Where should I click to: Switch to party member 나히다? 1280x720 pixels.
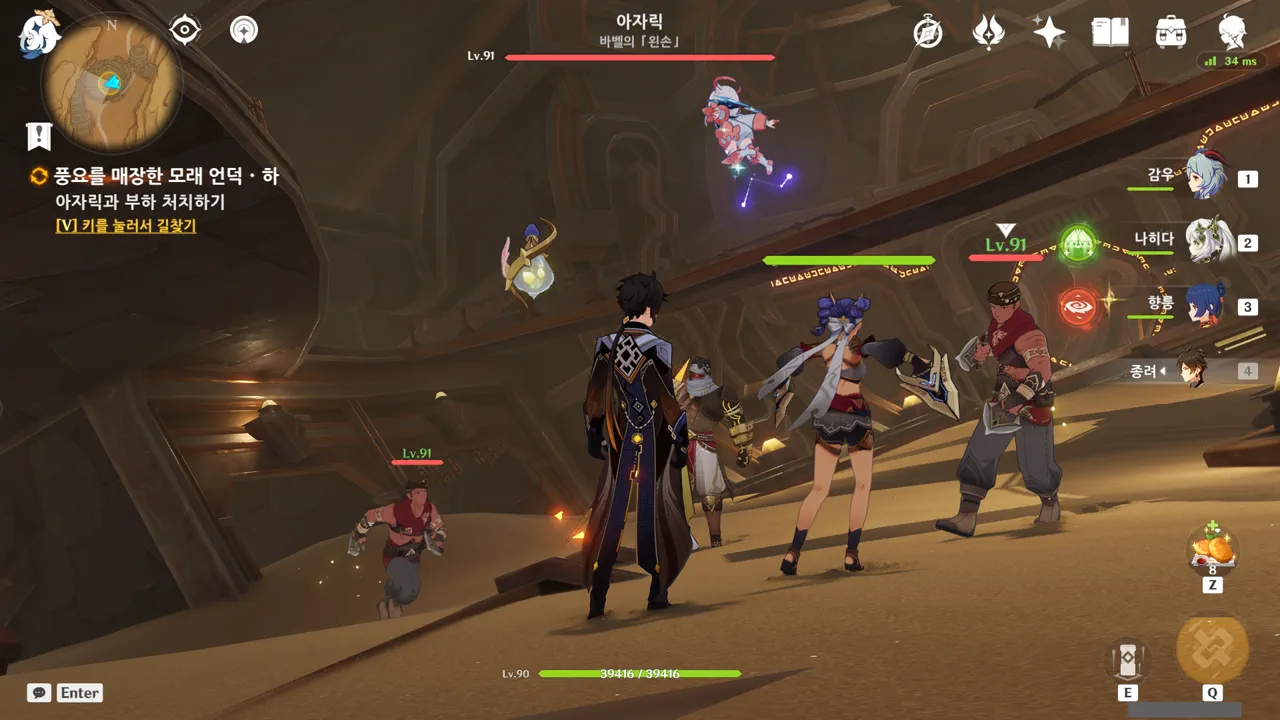[1205, 240]
